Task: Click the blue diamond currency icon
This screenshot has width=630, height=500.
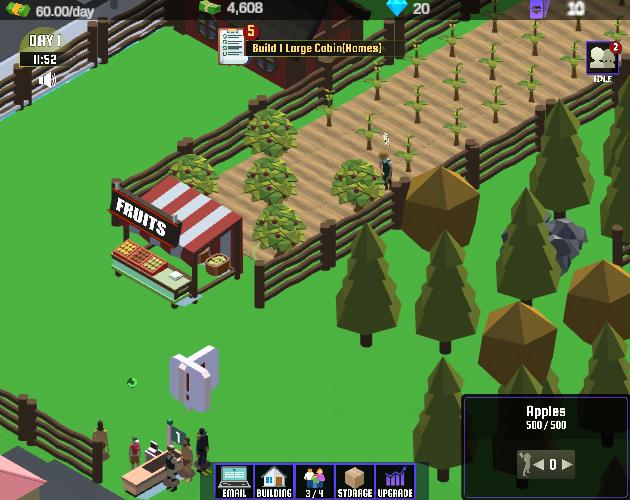Action: pos(397,9)
